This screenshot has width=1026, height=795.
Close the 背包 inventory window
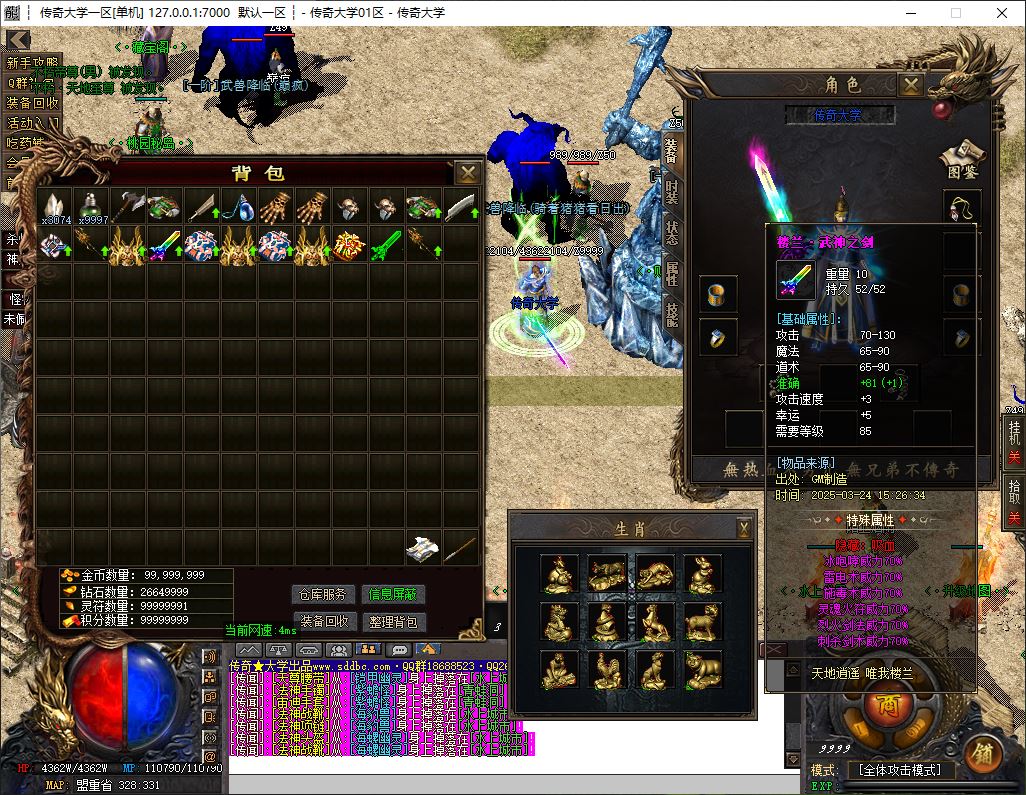467,173
